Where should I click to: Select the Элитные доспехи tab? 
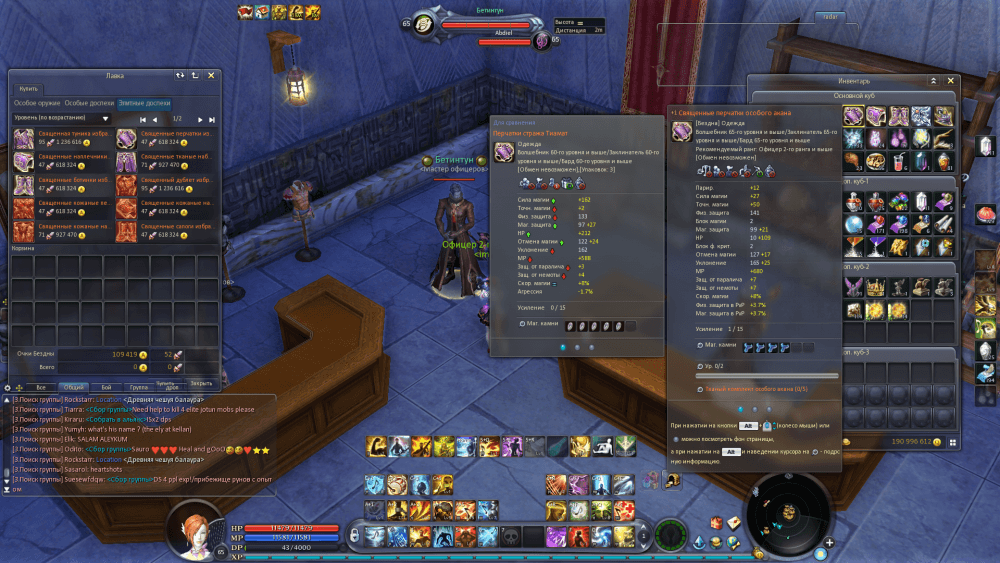pyautogui.click(x=144, y=103)
